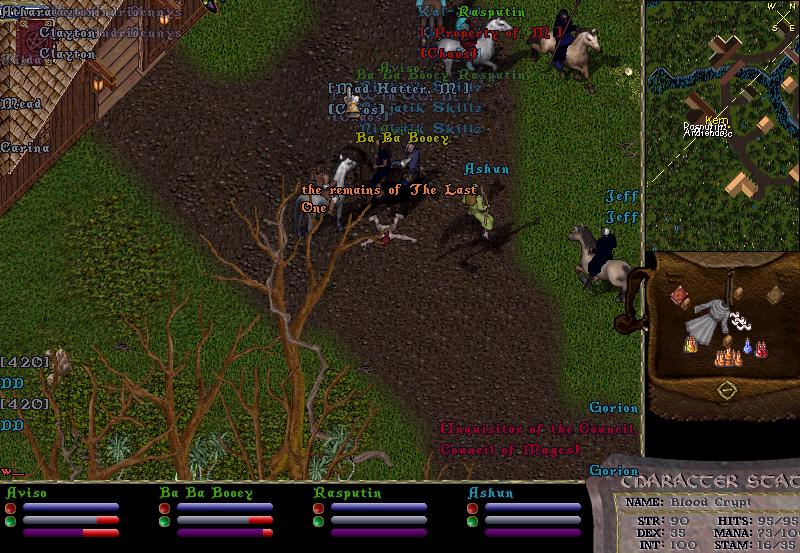Viewport: 800px width, 553px height.
Task: Select the white wavy reagent in the backpack
Action: pos(741,321)
